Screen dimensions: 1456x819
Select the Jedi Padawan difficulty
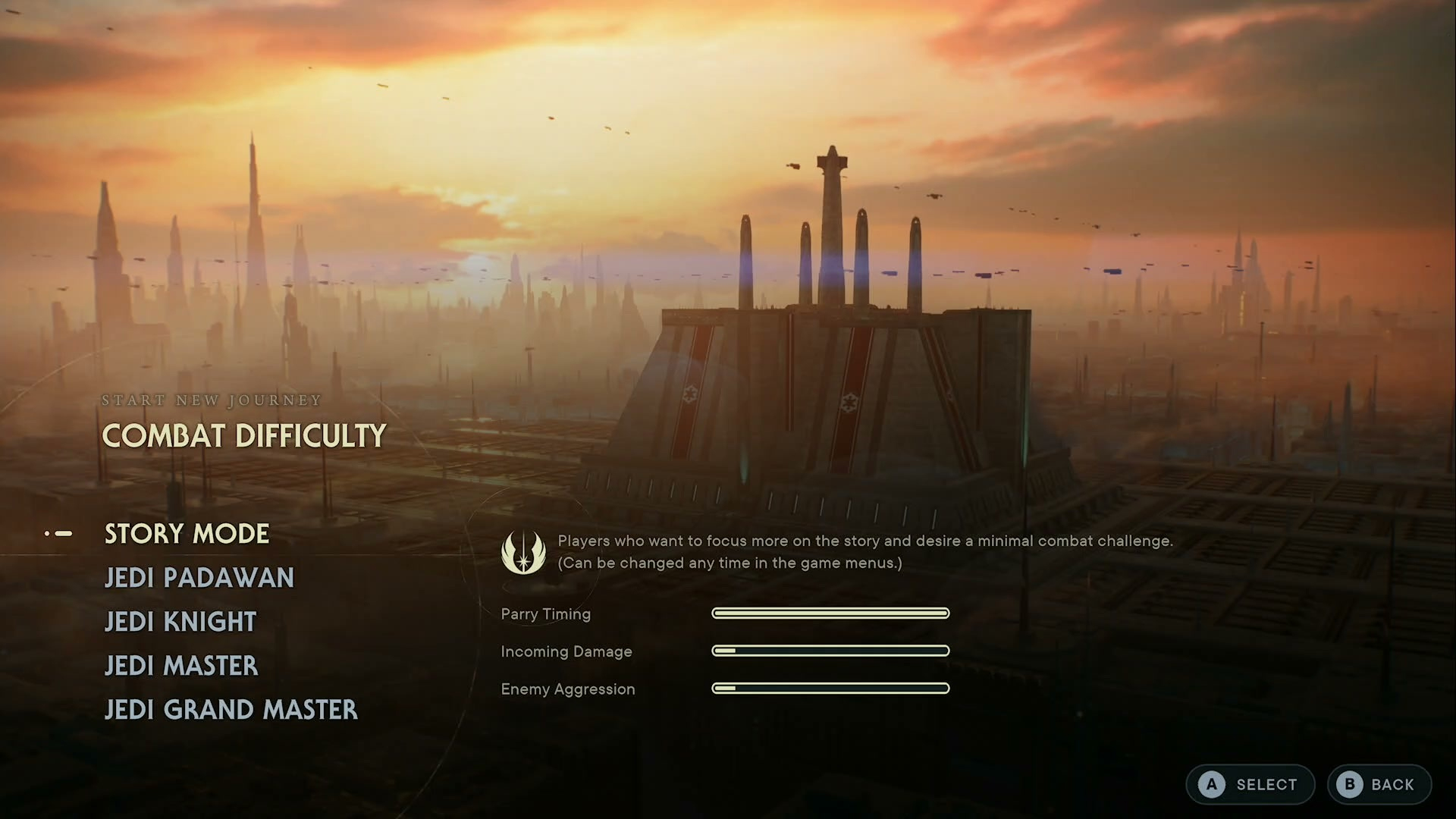coord(199,578)
